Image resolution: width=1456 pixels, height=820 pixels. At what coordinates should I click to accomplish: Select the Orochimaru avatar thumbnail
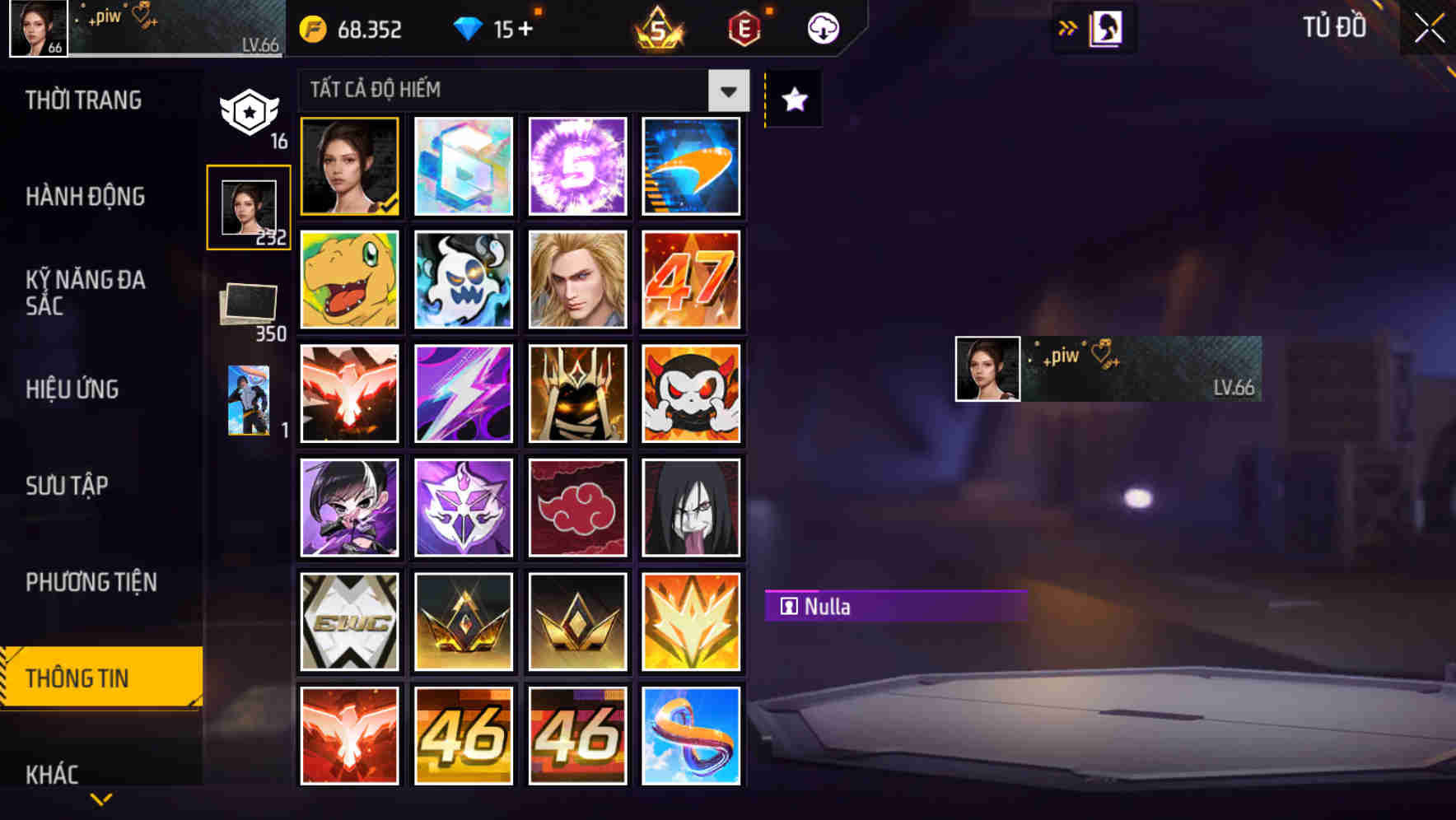[692, 507]
